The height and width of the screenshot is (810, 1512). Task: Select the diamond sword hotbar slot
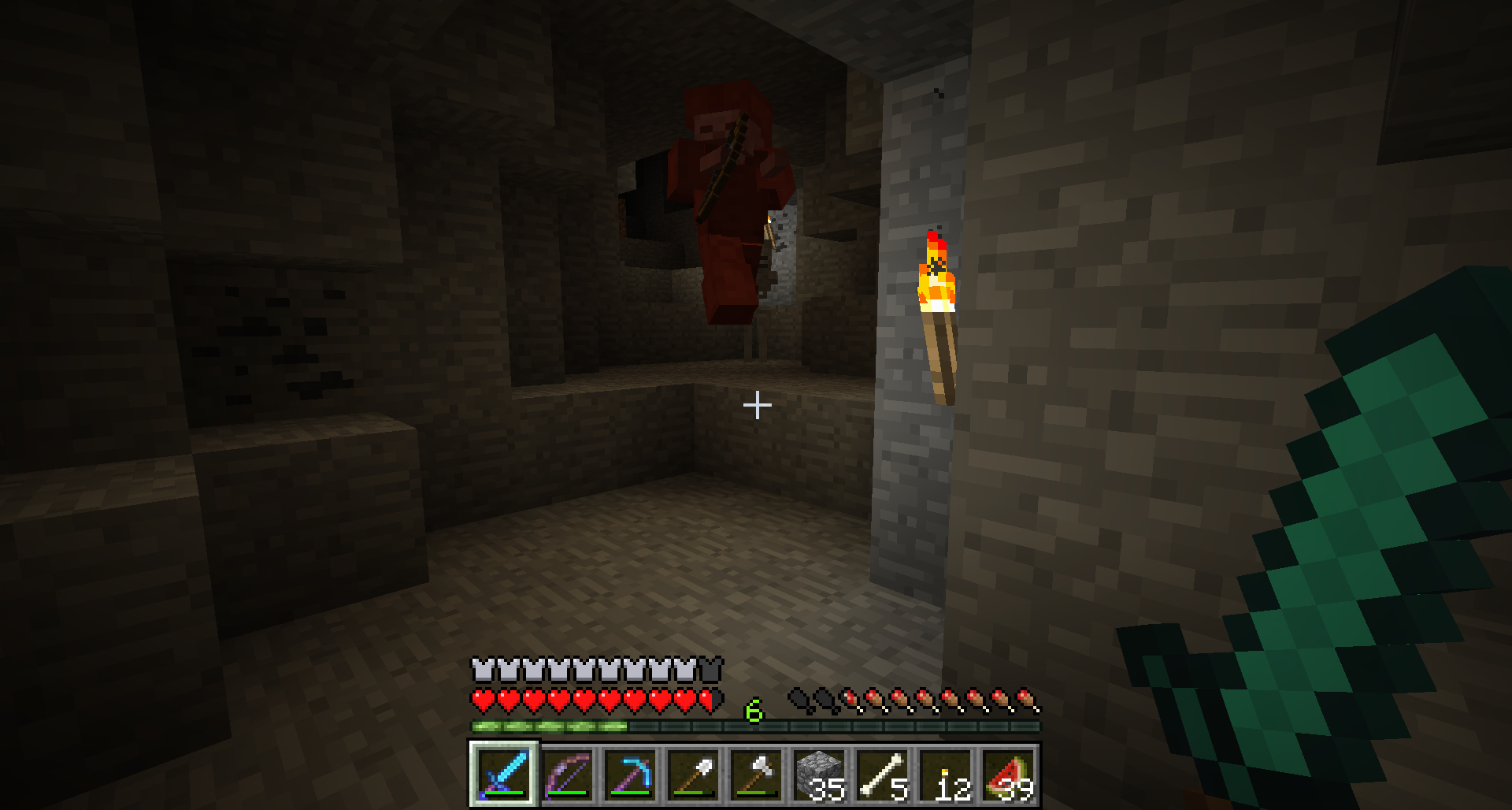(504, 774)
